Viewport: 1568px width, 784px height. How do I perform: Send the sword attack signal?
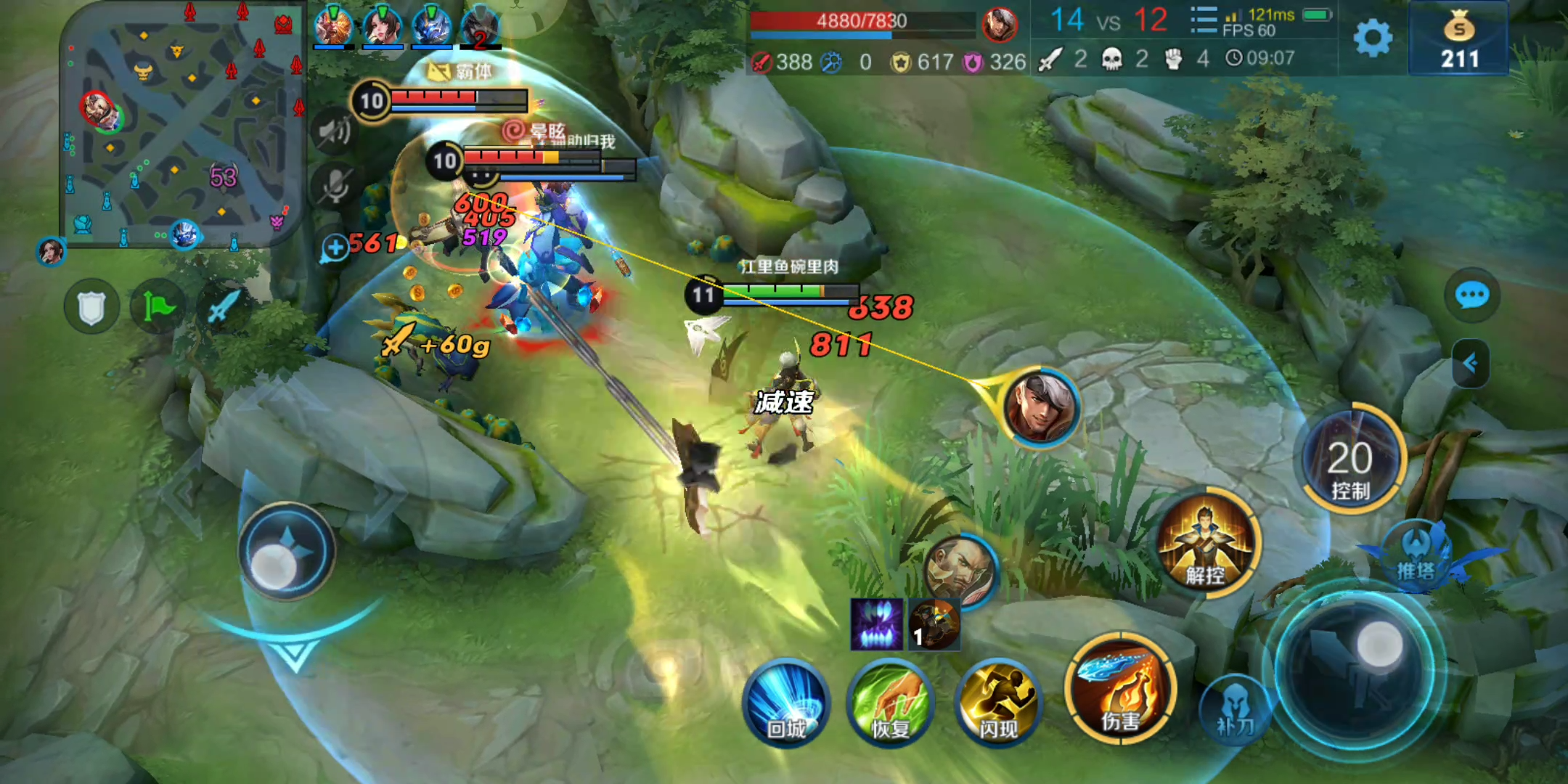[221, 307]
